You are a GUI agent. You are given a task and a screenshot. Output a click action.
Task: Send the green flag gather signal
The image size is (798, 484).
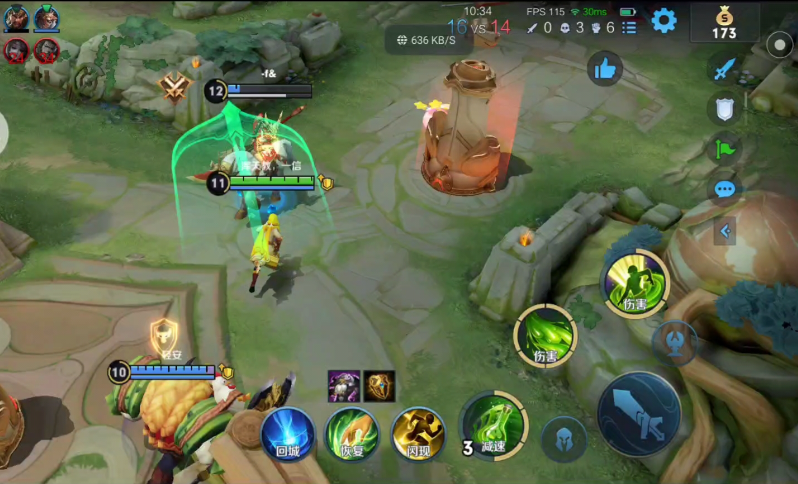pos(724,149)
